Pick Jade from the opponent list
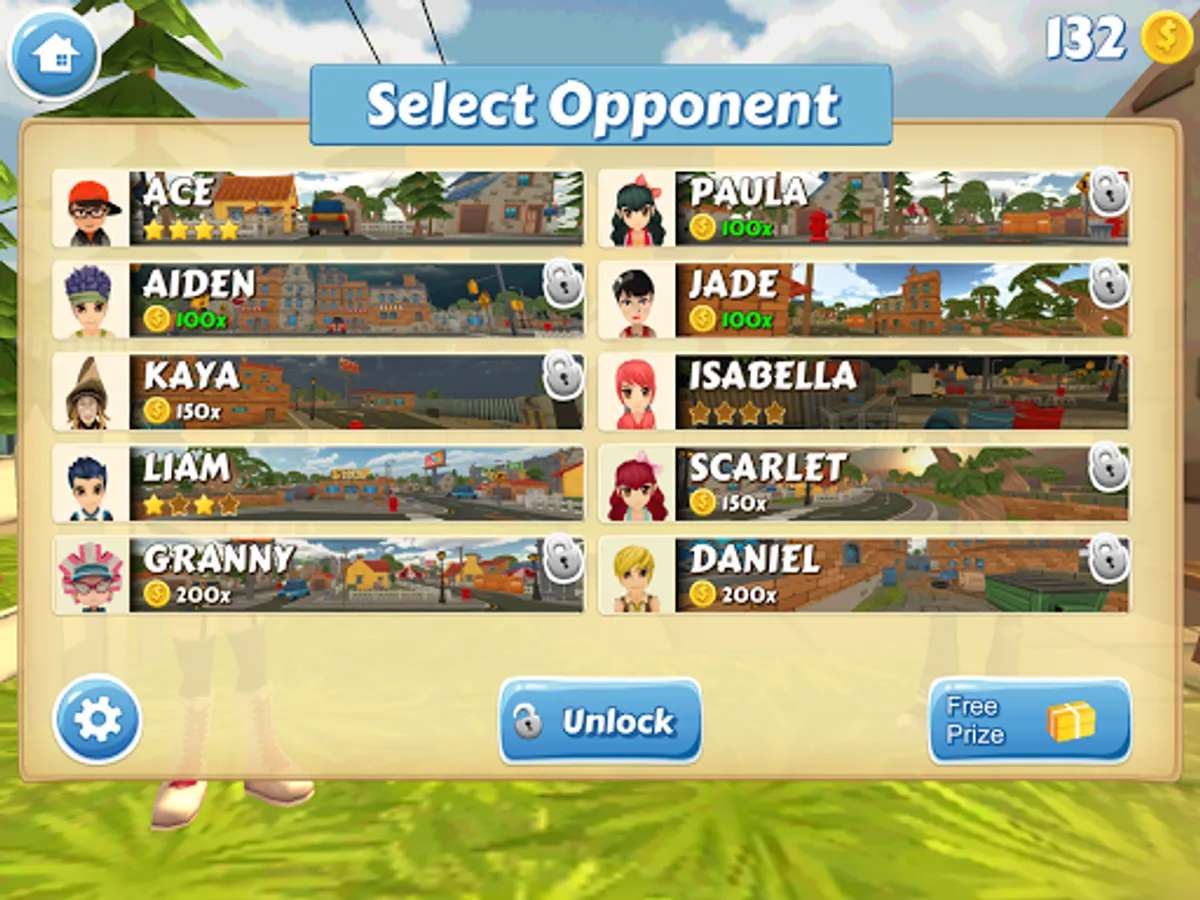This screenshot has width=1200, height=900. coord(864,300)
